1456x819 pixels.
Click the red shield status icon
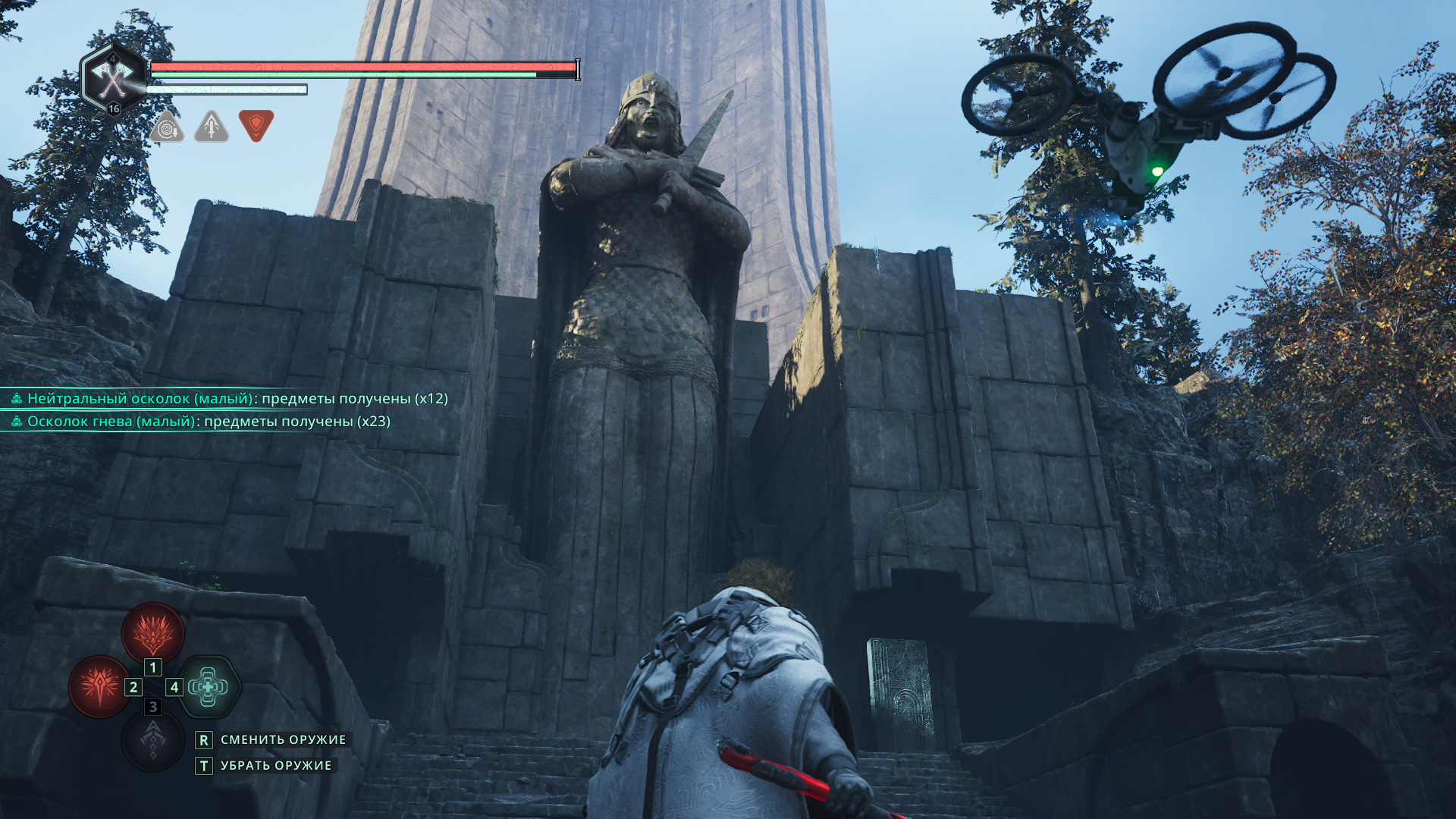[x=256, y=125]
